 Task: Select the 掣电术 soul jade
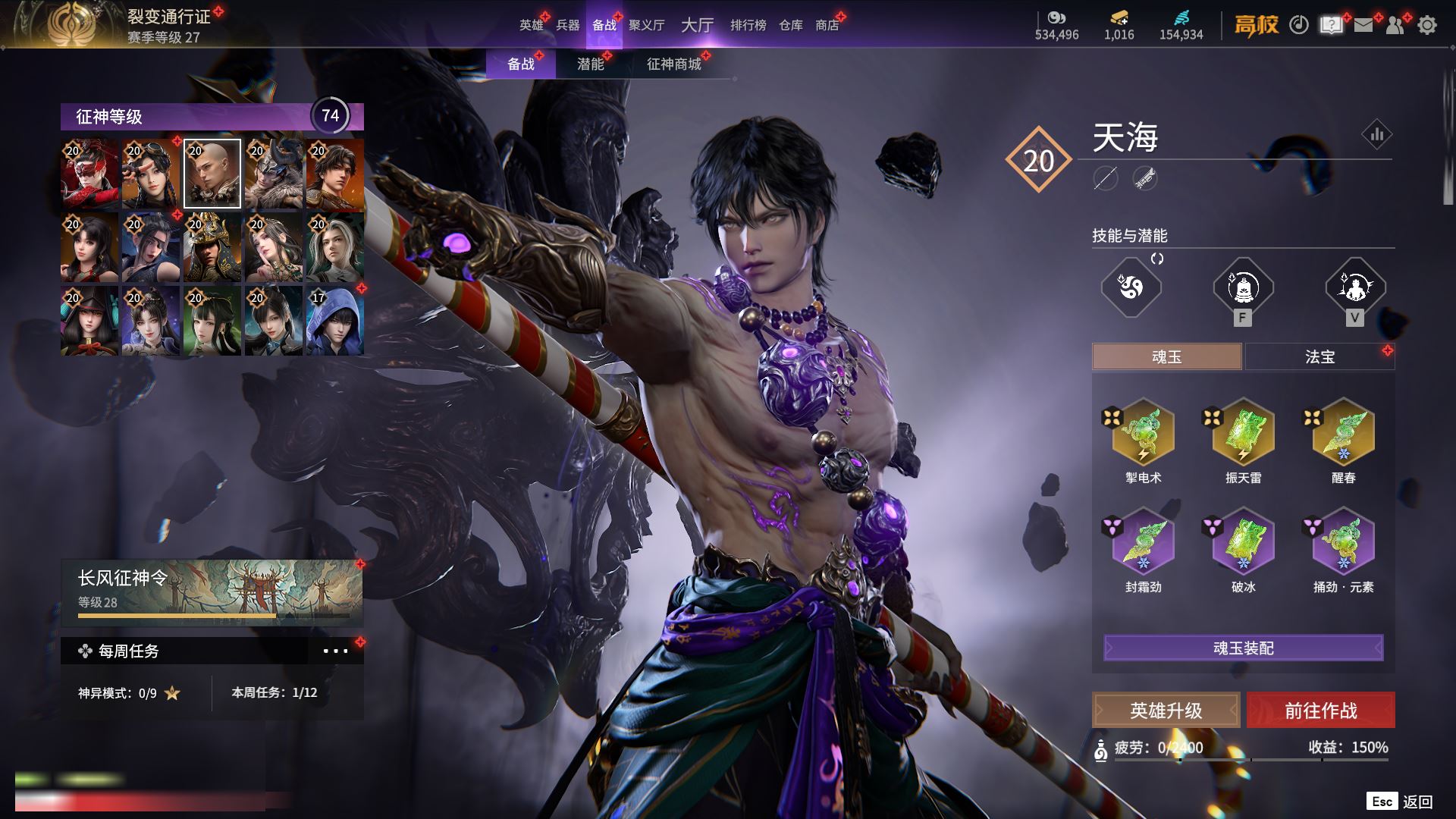point(1143,432)
